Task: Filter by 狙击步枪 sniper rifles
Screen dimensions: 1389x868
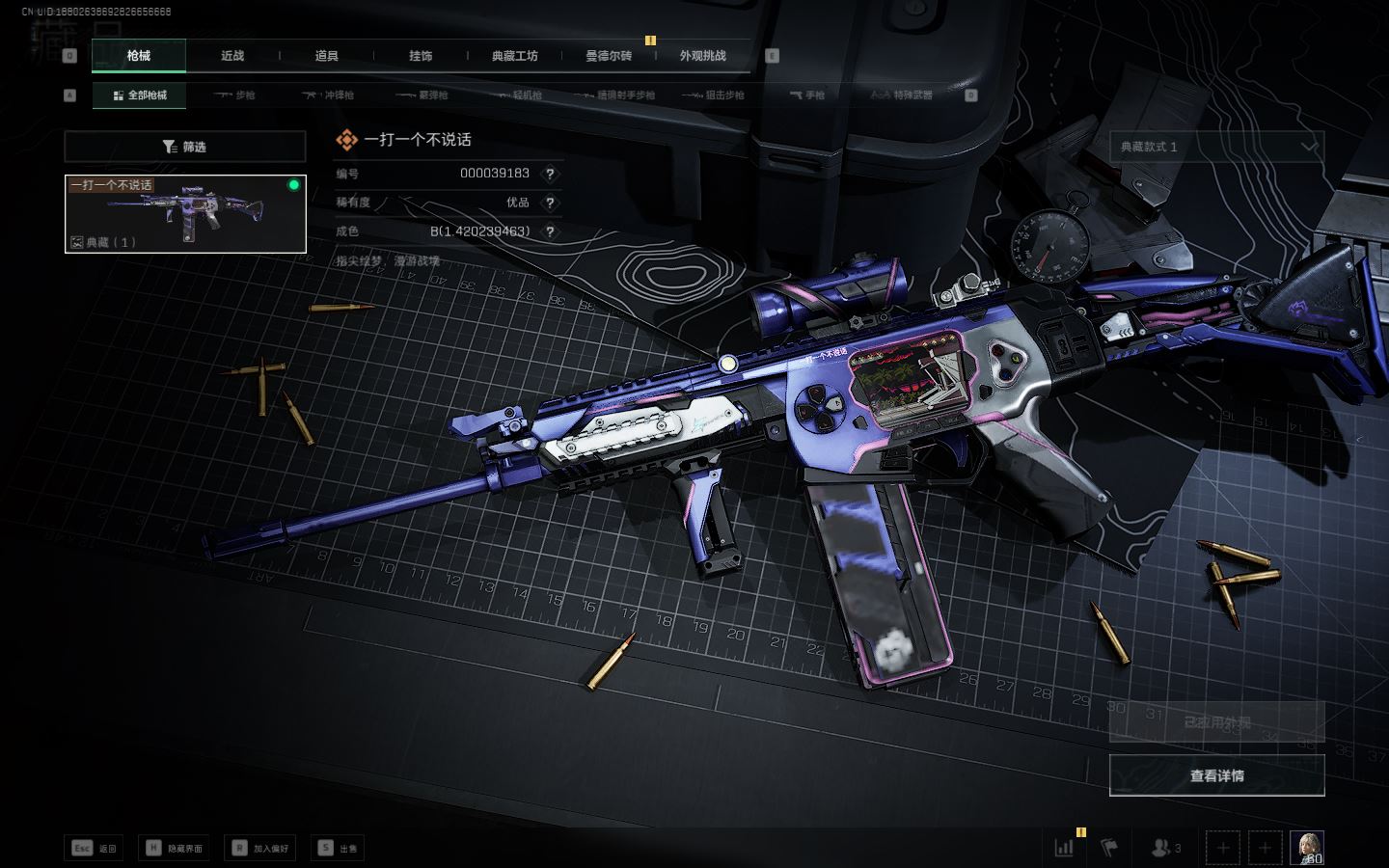Action: tap(713, 95)
